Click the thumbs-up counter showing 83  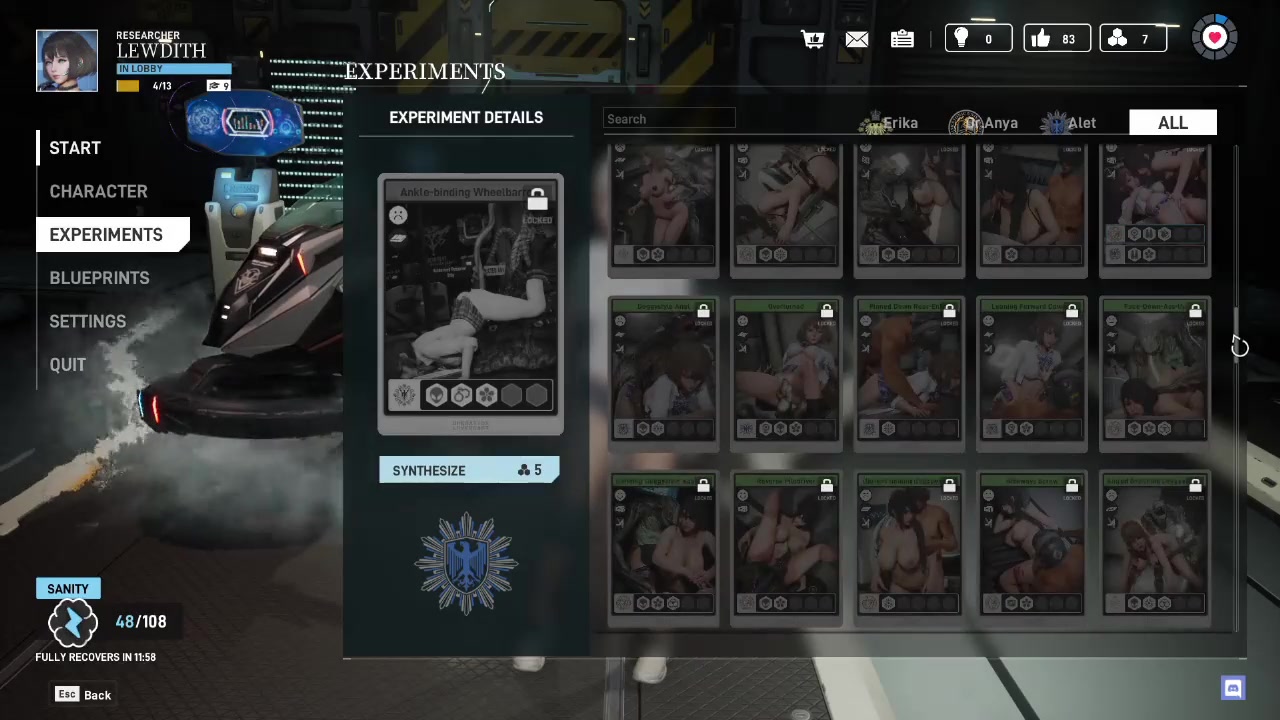pos(1056,39)
